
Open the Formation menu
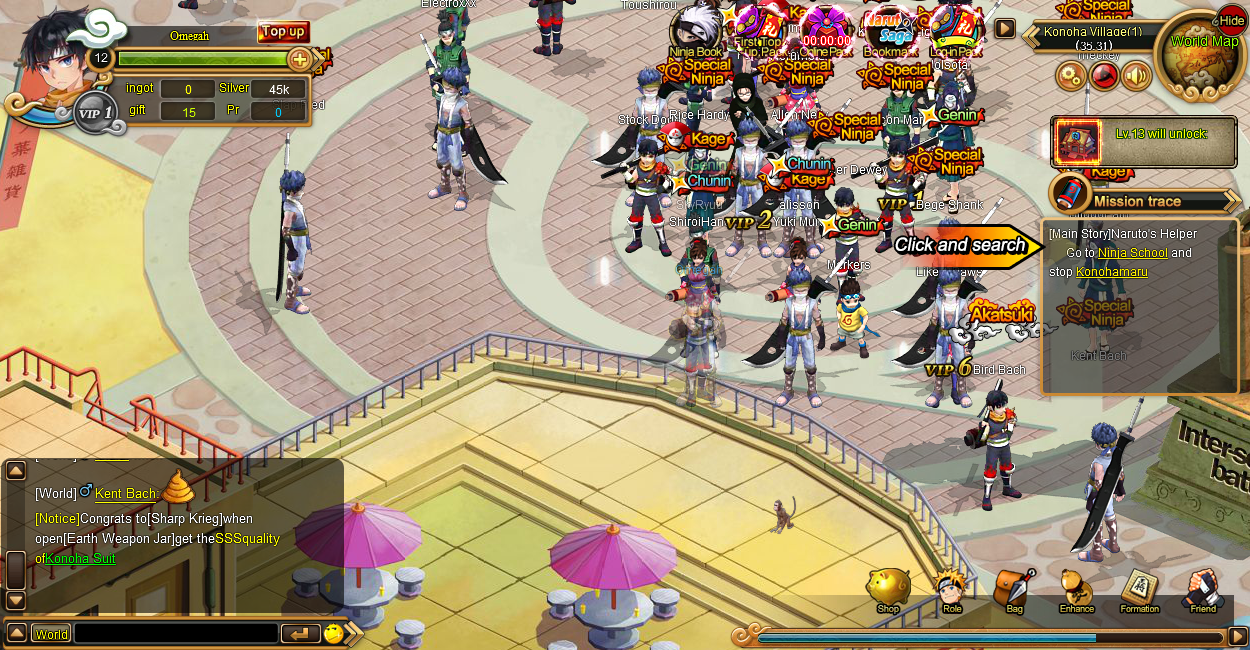coord(1139,590)
